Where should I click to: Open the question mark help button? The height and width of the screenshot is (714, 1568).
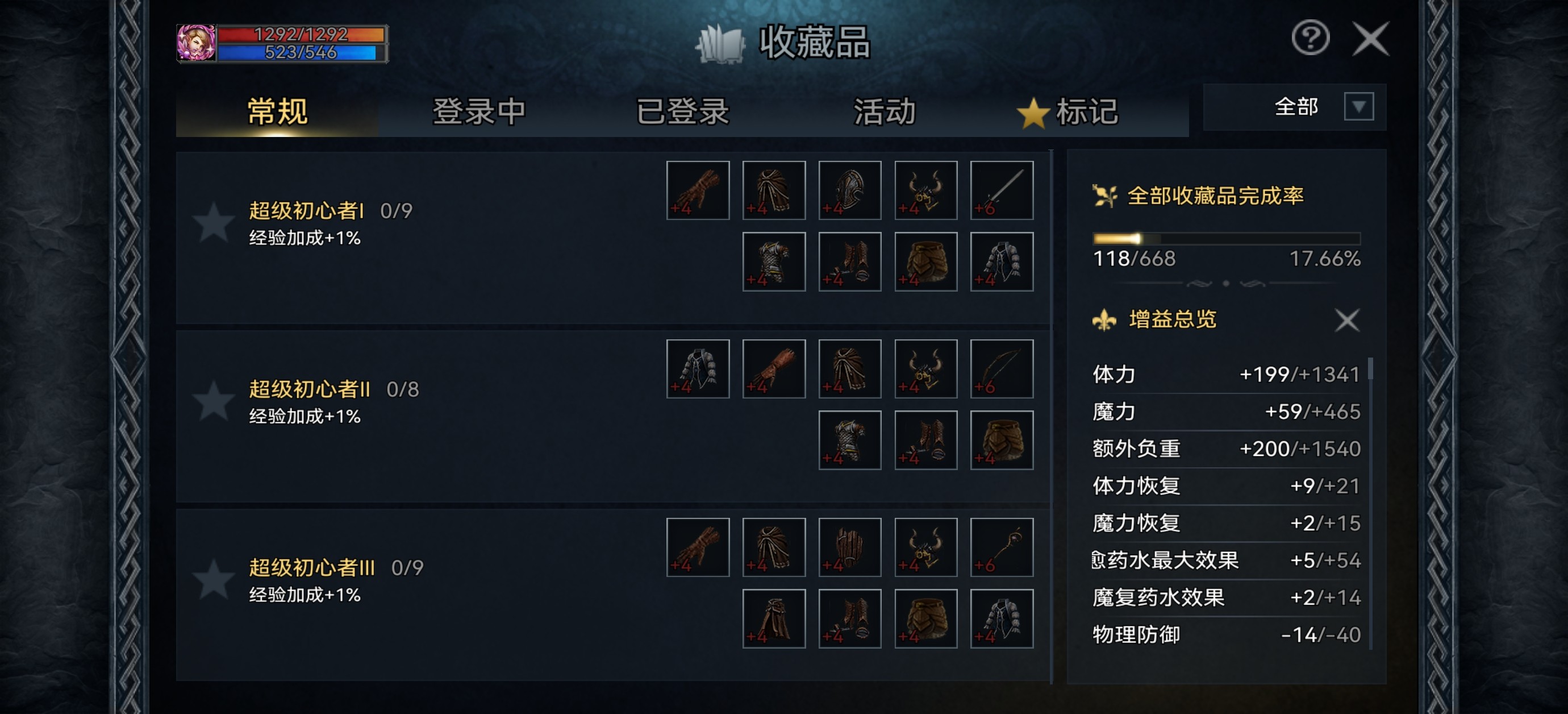(1310, 39)
